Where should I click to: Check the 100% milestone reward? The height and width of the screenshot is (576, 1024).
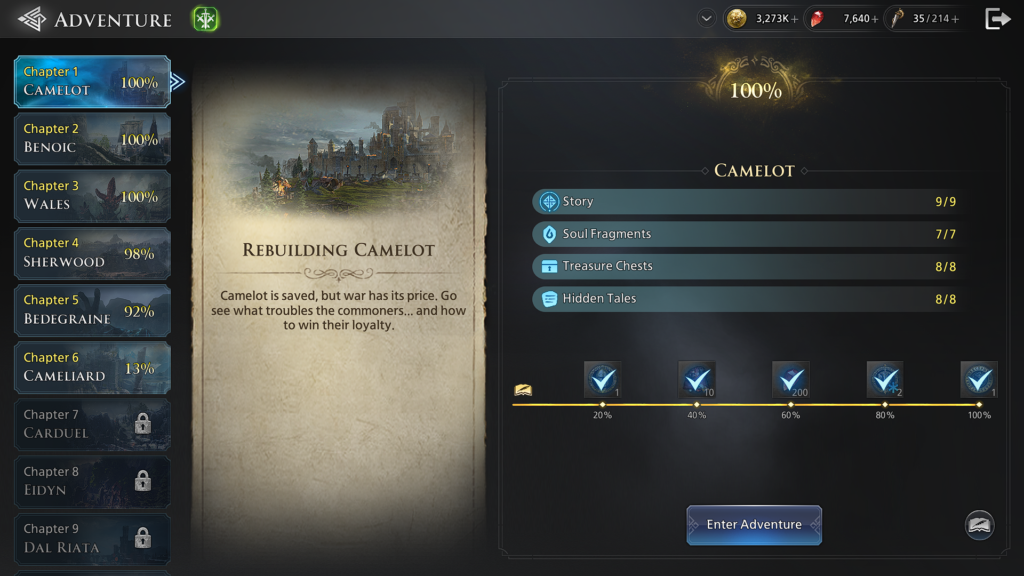[978, 380]
